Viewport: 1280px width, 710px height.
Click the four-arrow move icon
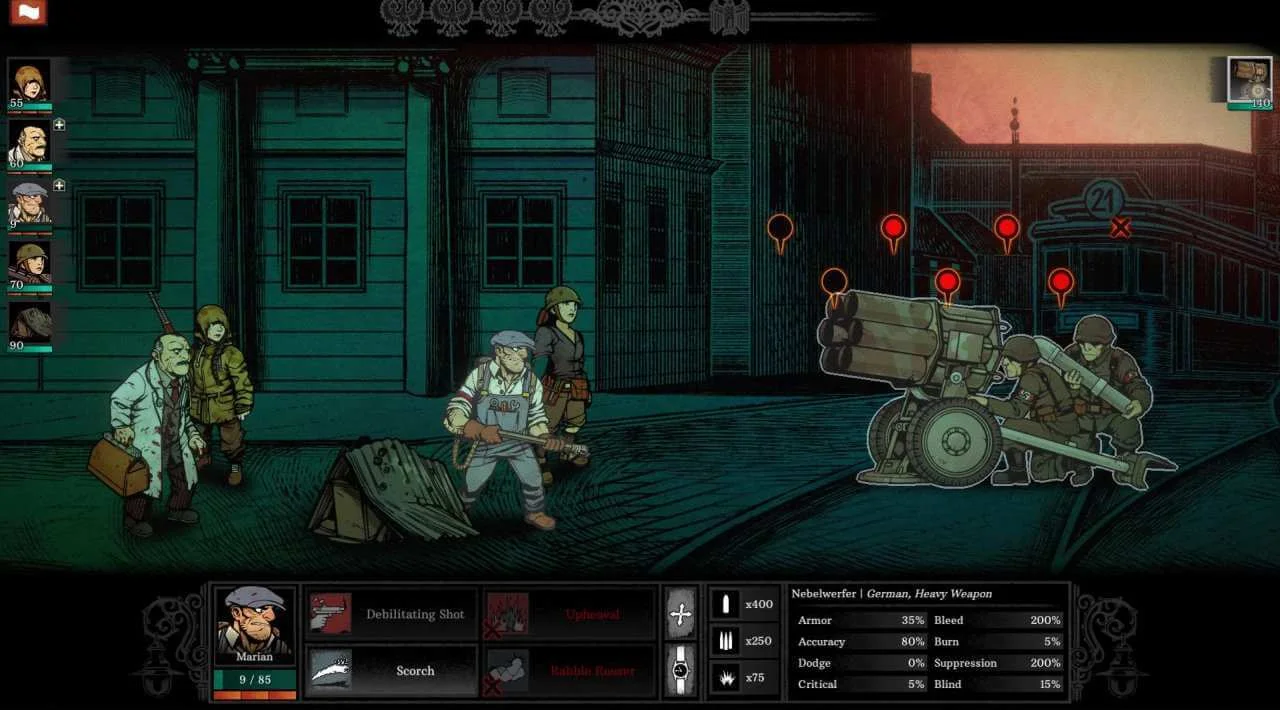tap(681, 614)
